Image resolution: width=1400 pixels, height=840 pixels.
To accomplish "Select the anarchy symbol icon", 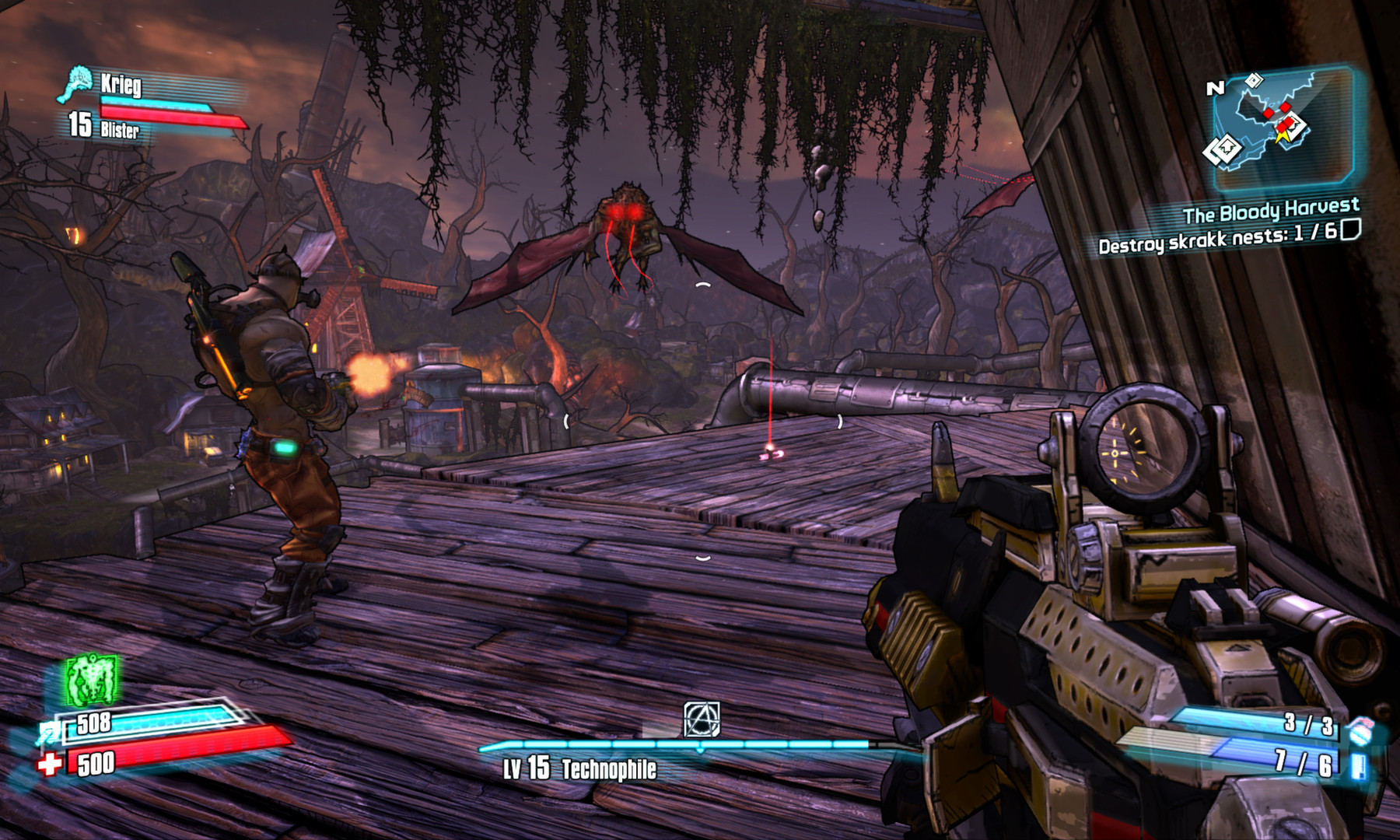I will (x=702, y=719).
